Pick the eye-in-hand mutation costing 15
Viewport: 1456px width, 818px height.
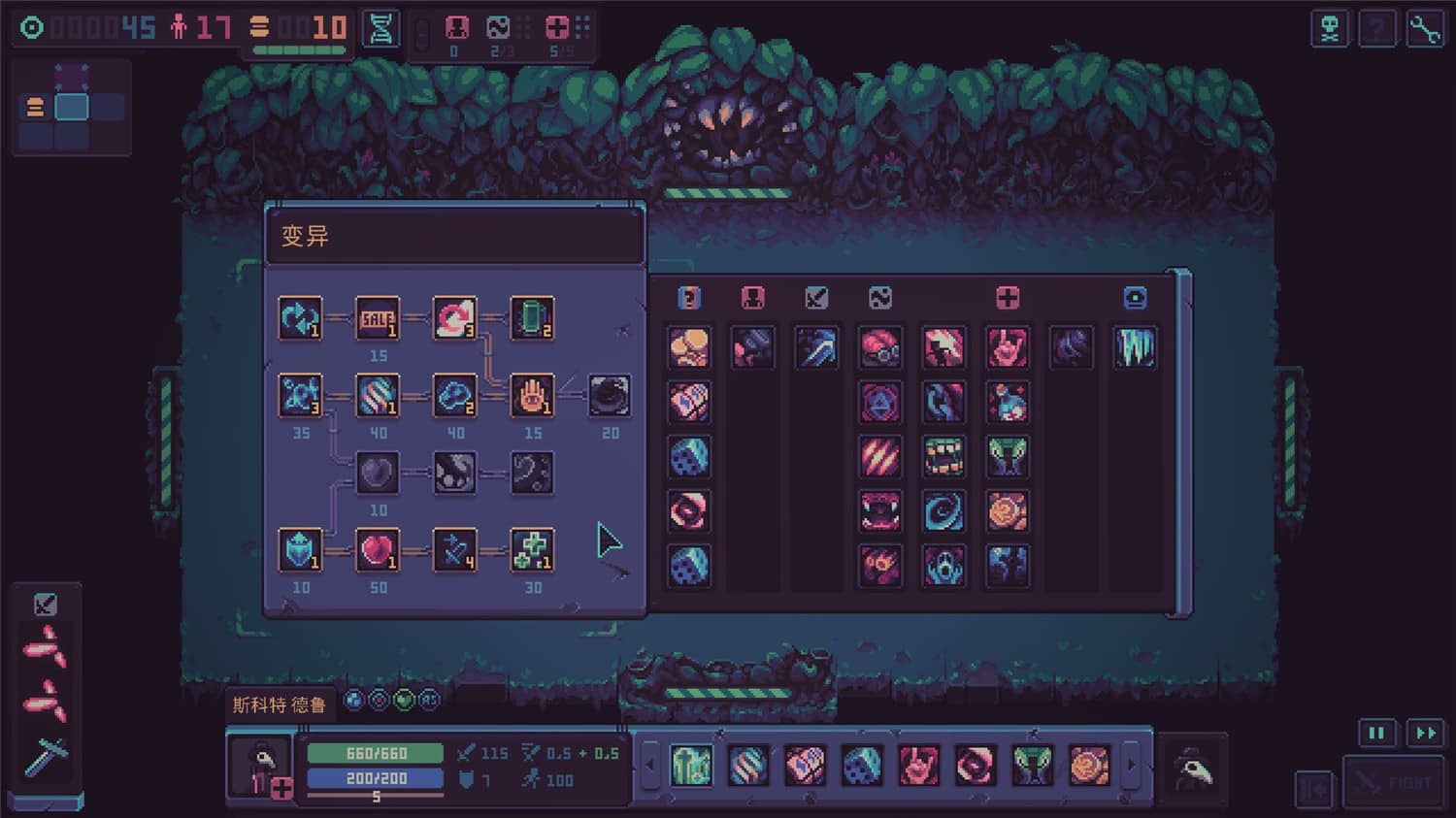tap(533, 396)
